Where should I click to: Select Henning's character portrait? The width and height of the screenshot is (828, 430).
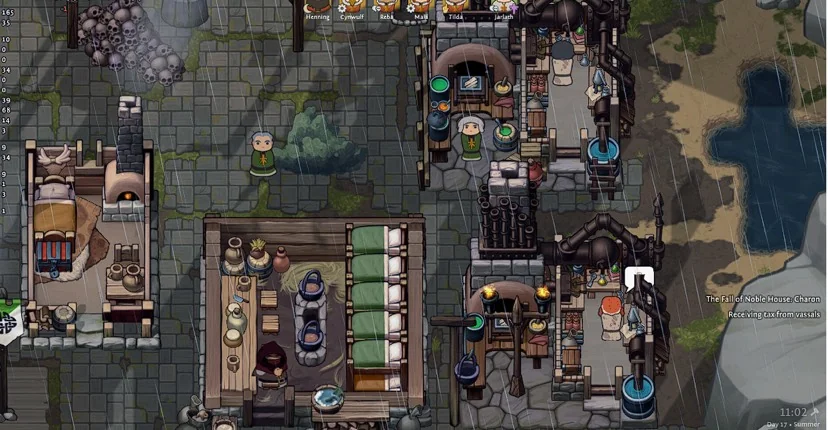click(x=317, y=7)
